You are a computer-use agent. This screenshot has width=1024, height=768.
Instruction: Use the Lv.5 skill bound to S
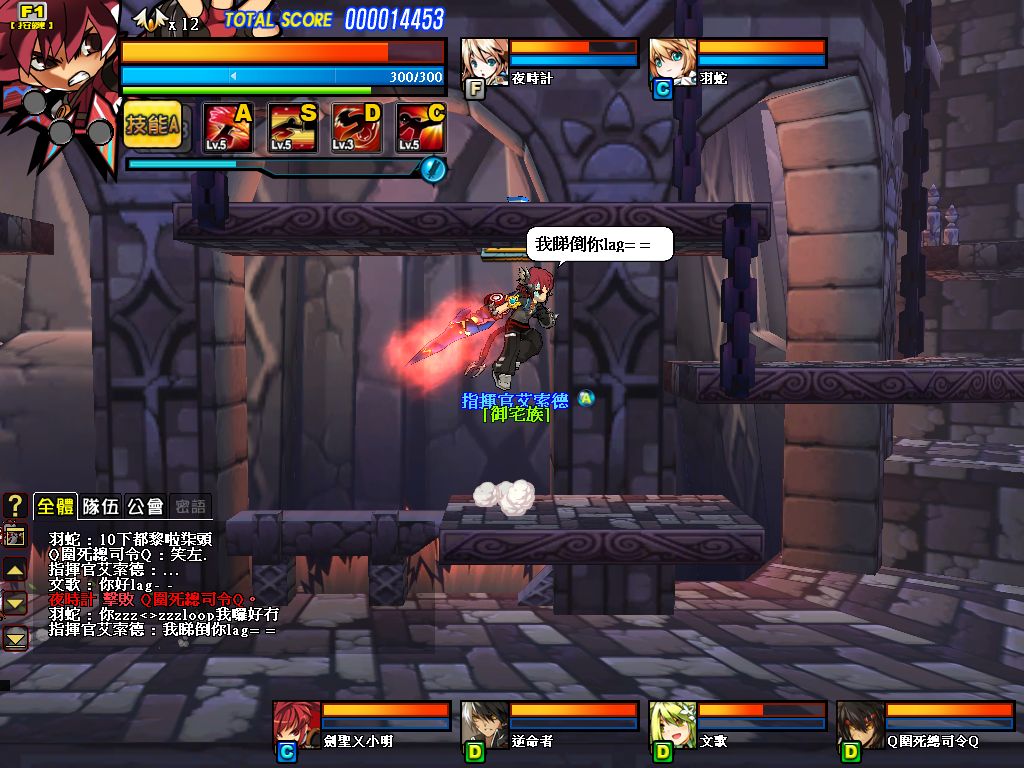coord(292,128)
